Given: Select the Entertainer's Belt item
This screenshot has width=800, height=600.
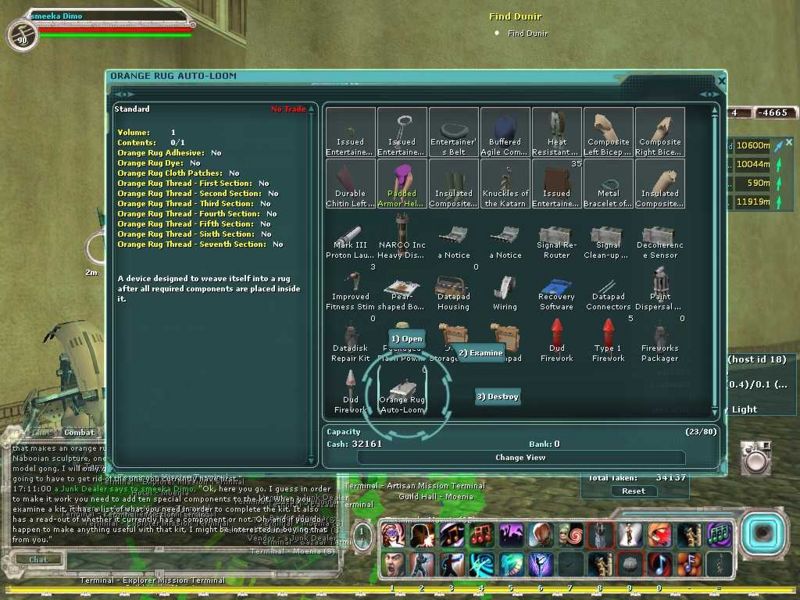Looking at the screenshot, I should [454, 132].
